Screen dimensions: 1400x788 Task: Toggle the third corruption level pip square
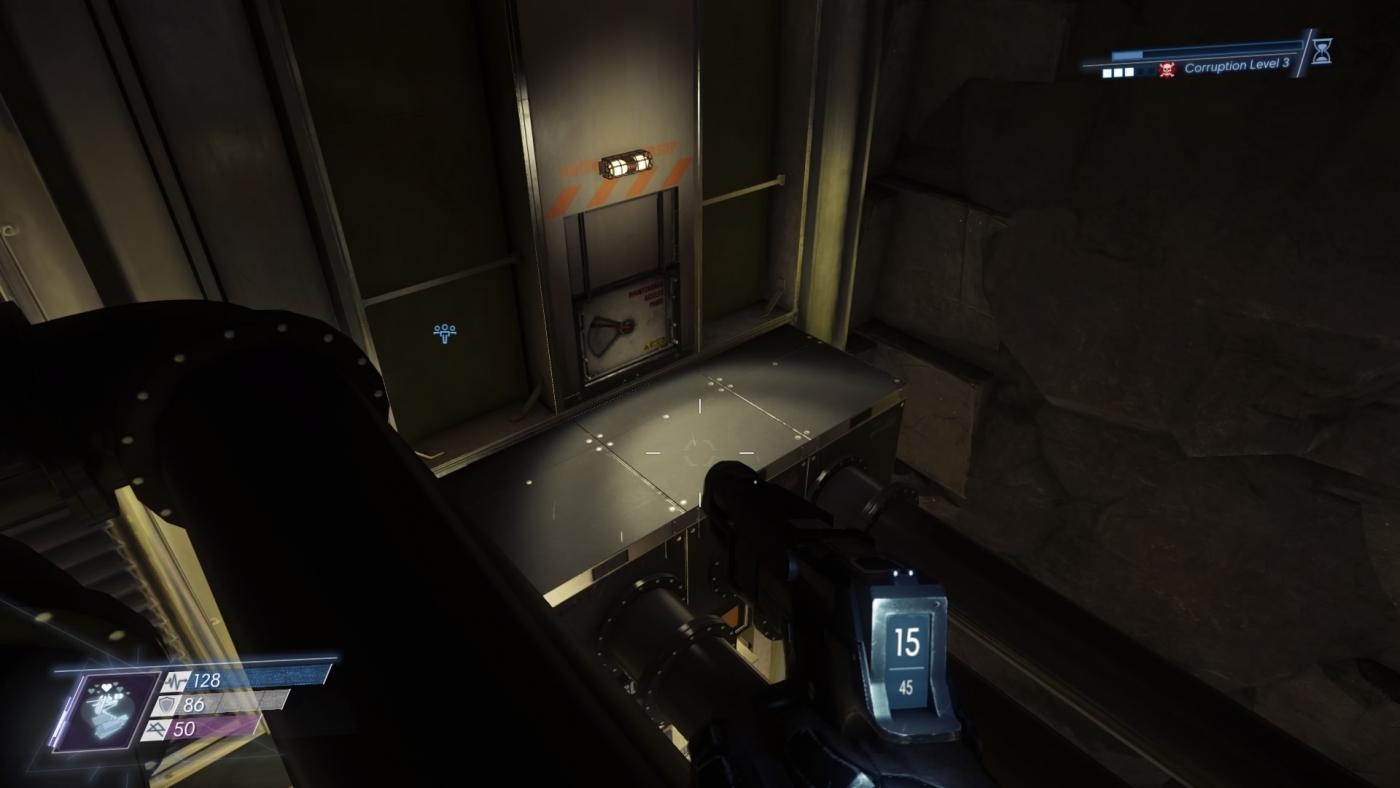coord(1129,72)
